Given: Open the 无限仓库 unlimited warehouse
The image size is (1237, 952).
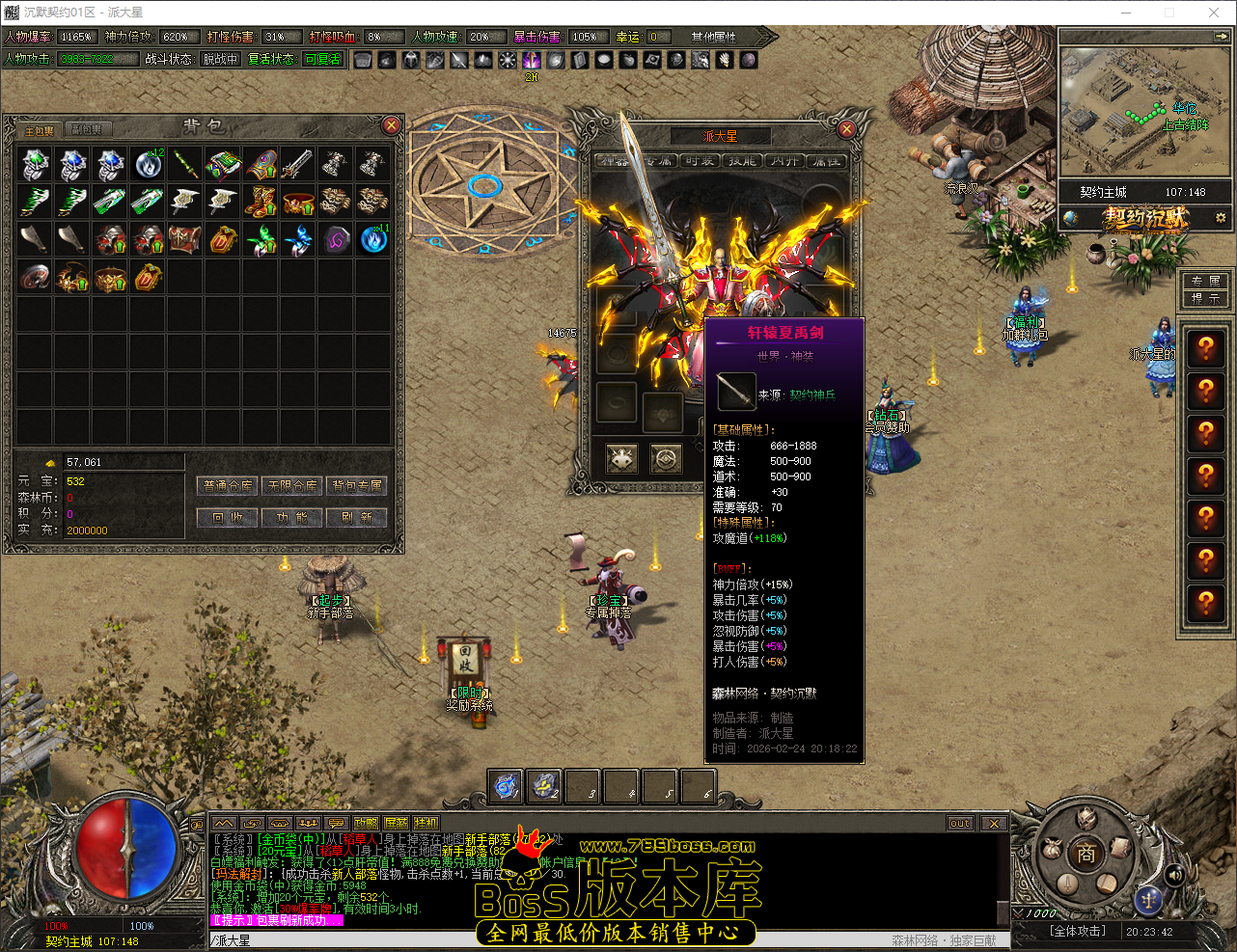Looking at the screenshot, I should pos(292,485).
